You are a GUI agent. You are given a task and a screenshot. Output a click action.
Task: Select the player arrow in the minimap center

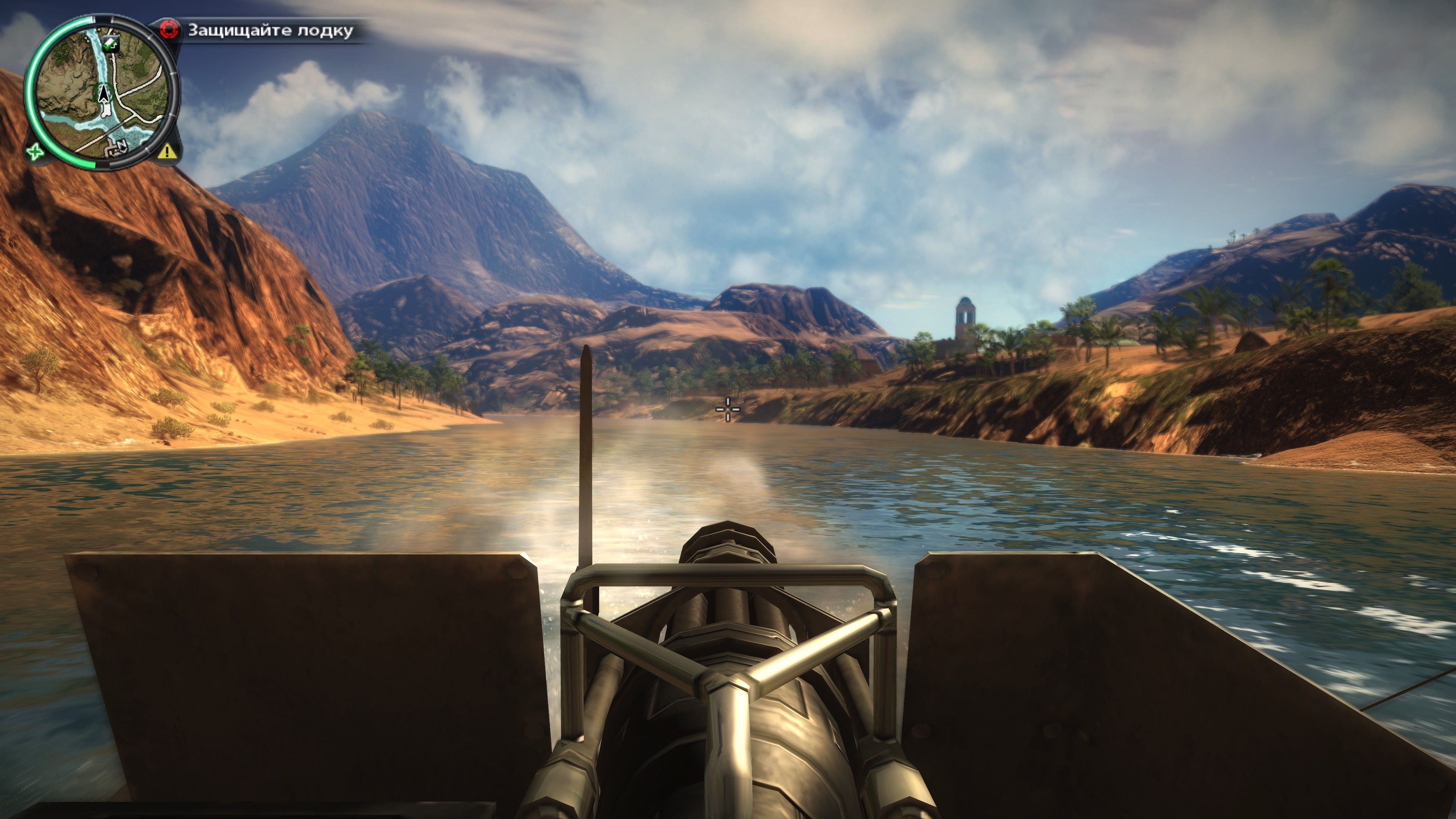pos(104,94)
